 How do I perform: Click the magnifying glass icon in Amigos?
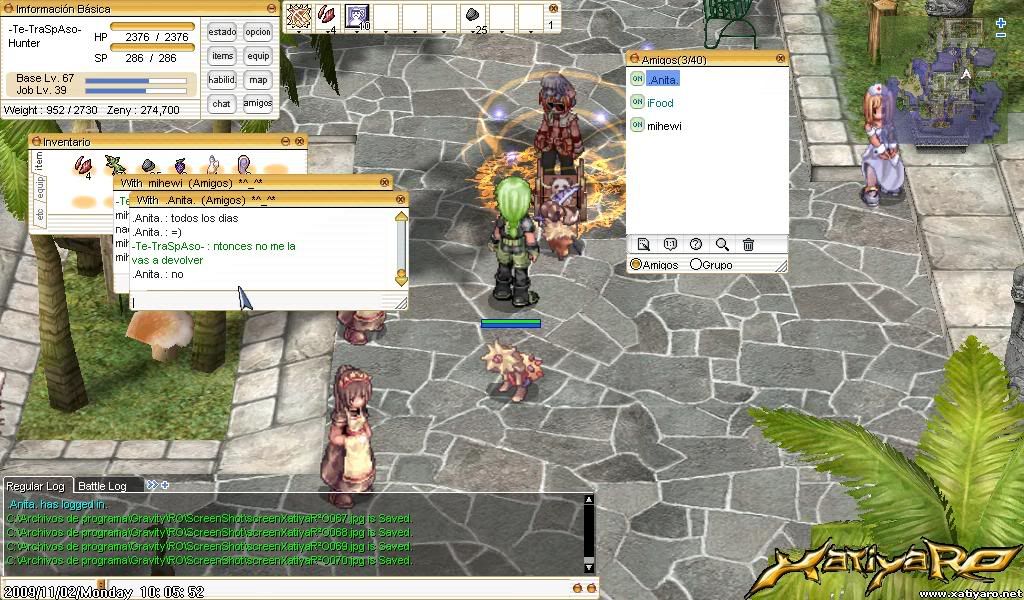(x=722, y=244)
